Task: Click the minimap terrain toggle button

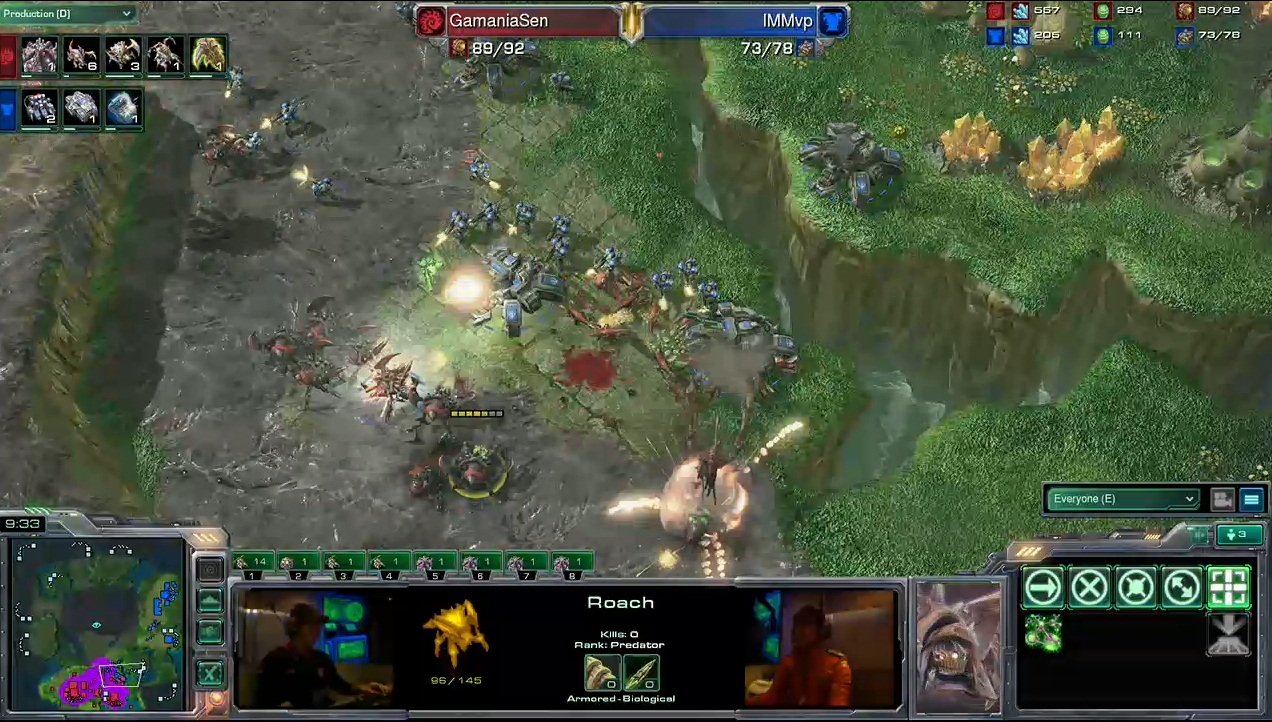Action: coord(210,600)
